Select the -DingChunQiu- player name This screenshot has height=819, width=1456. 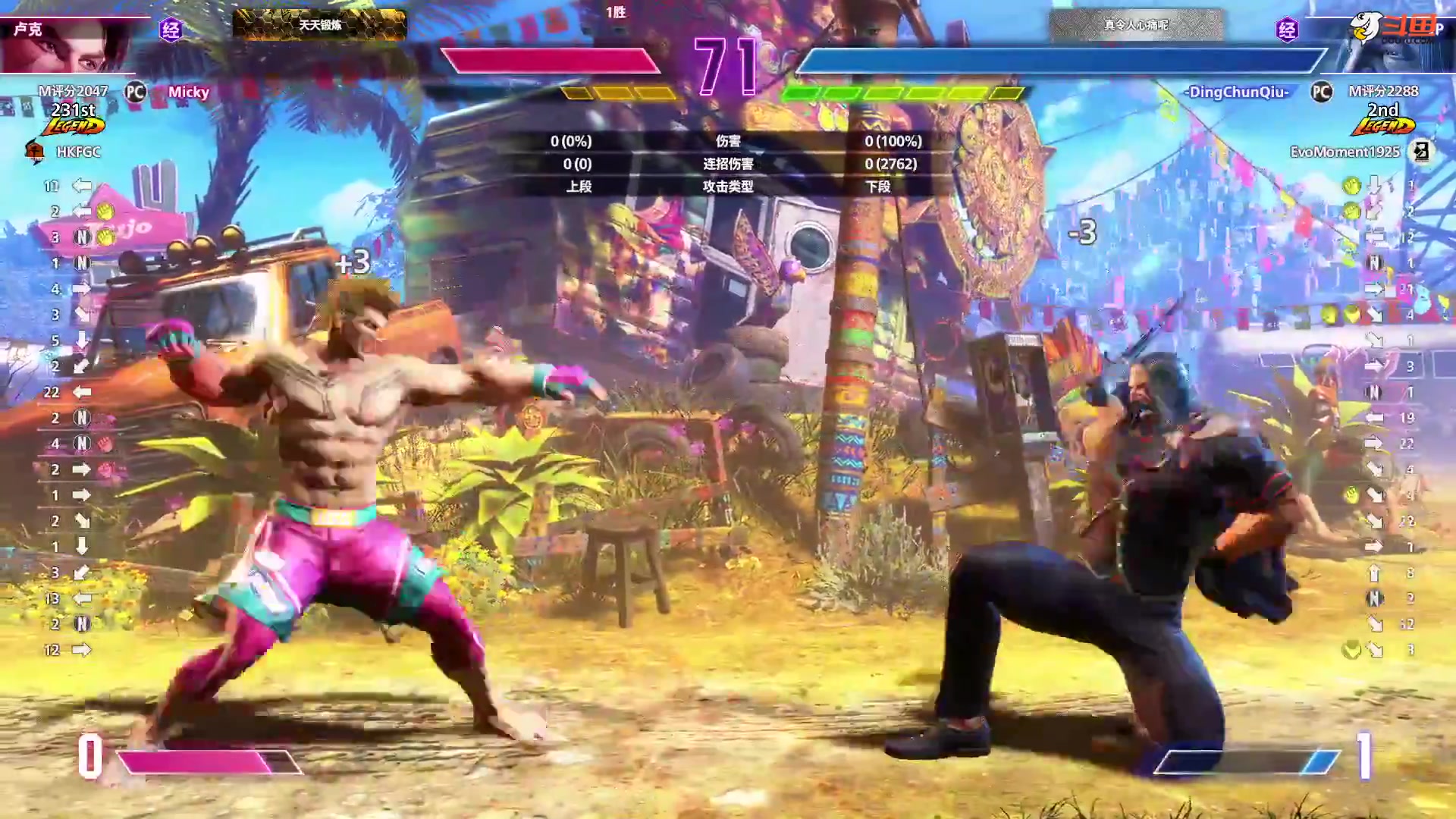click(x=1238, y=93)
